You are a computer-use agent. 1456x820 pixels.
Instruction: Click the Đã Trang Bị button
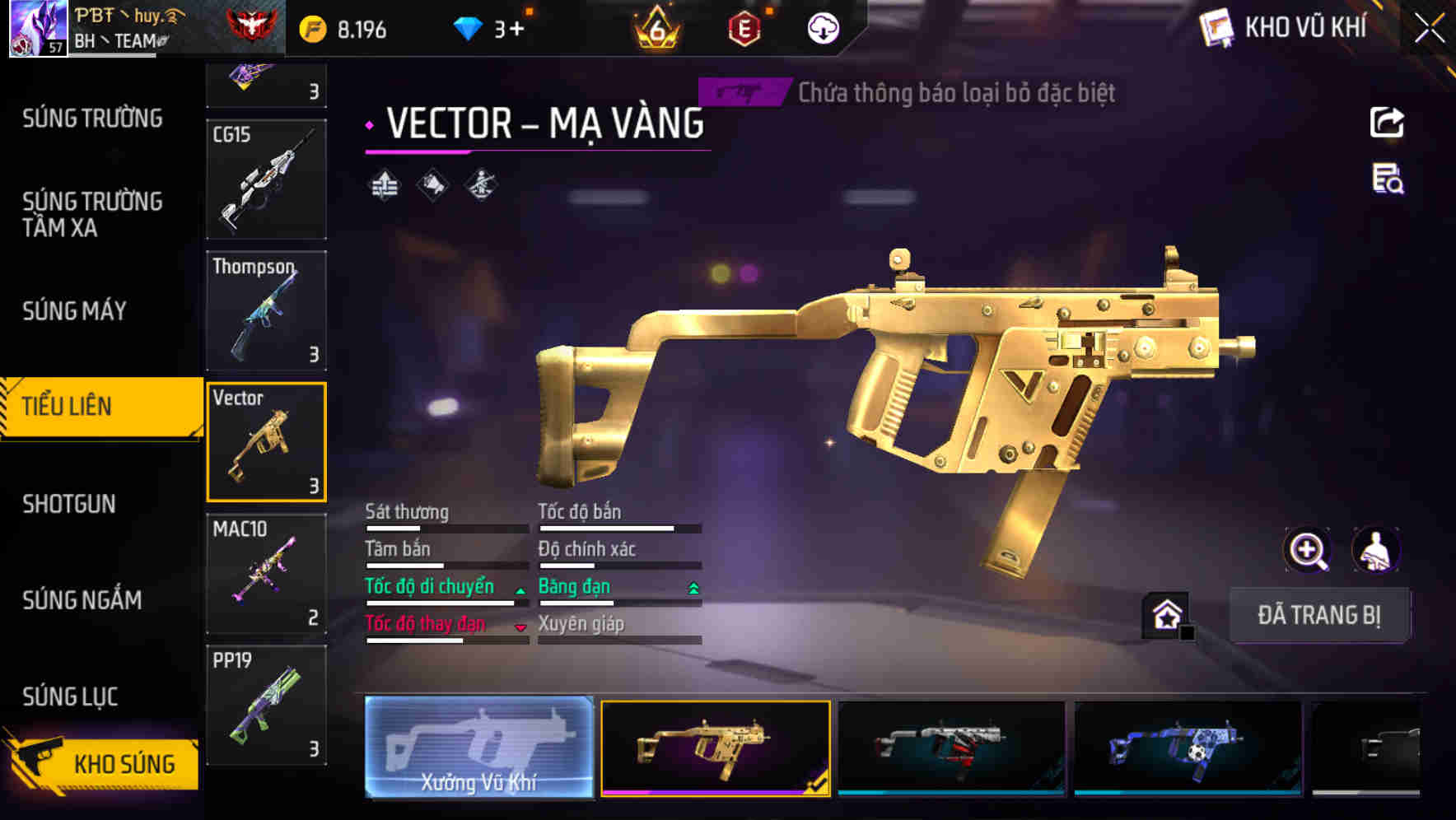click(x=1318, y=615)
